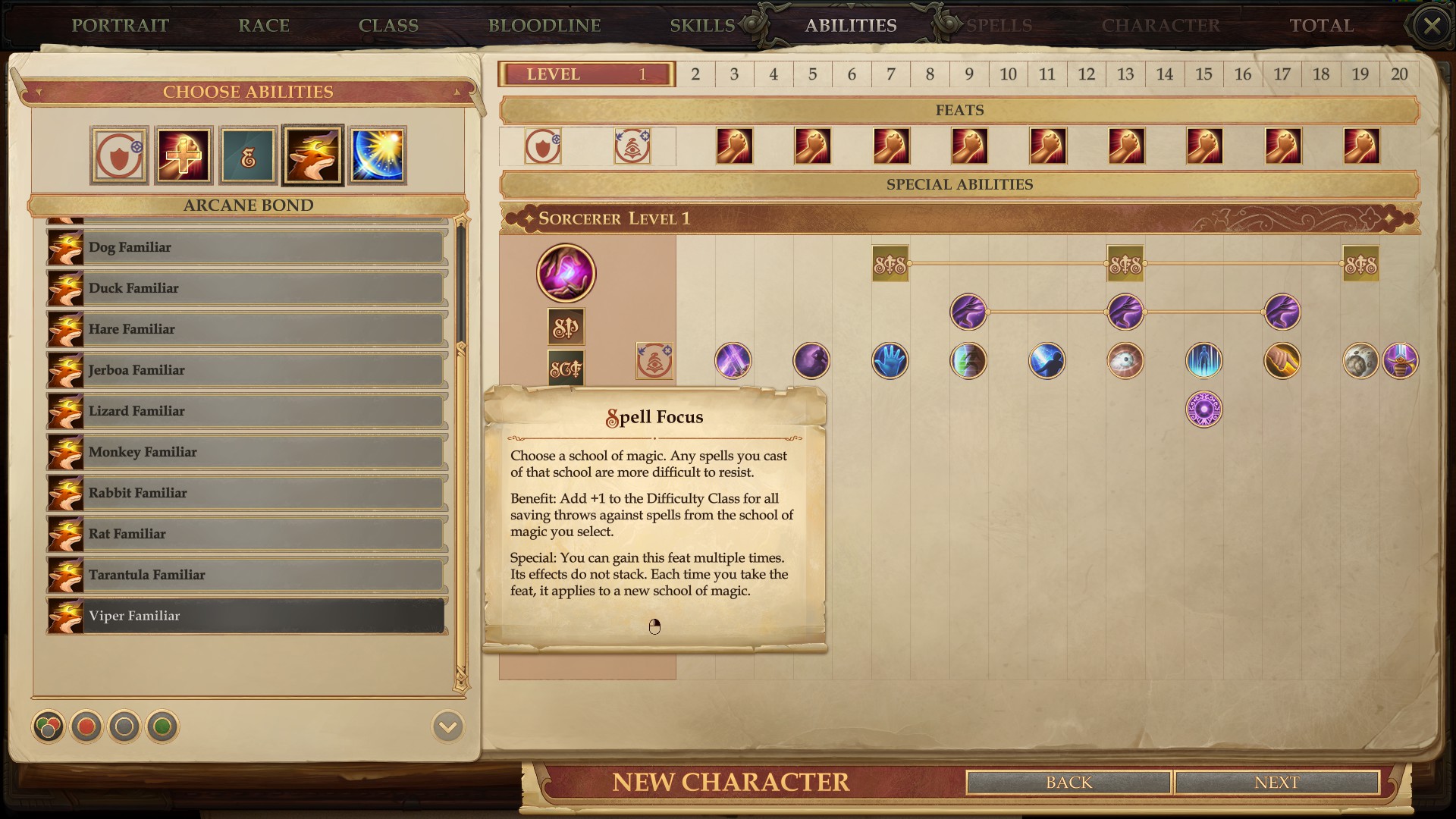Toggle the red circle filter
Image resolution: width=1456 pixels, height=819 pixels.
pos(86,726)
